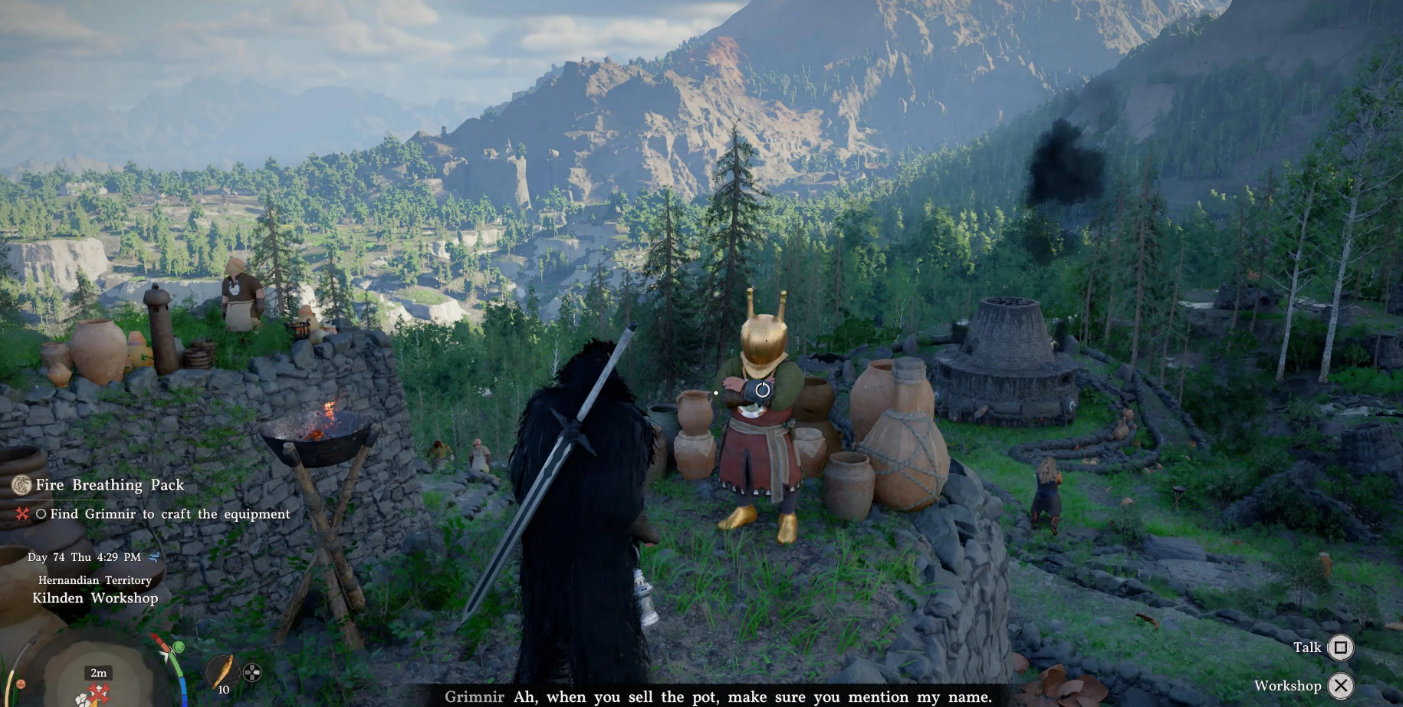Use the golden fish quick item slot

point(223,670)
